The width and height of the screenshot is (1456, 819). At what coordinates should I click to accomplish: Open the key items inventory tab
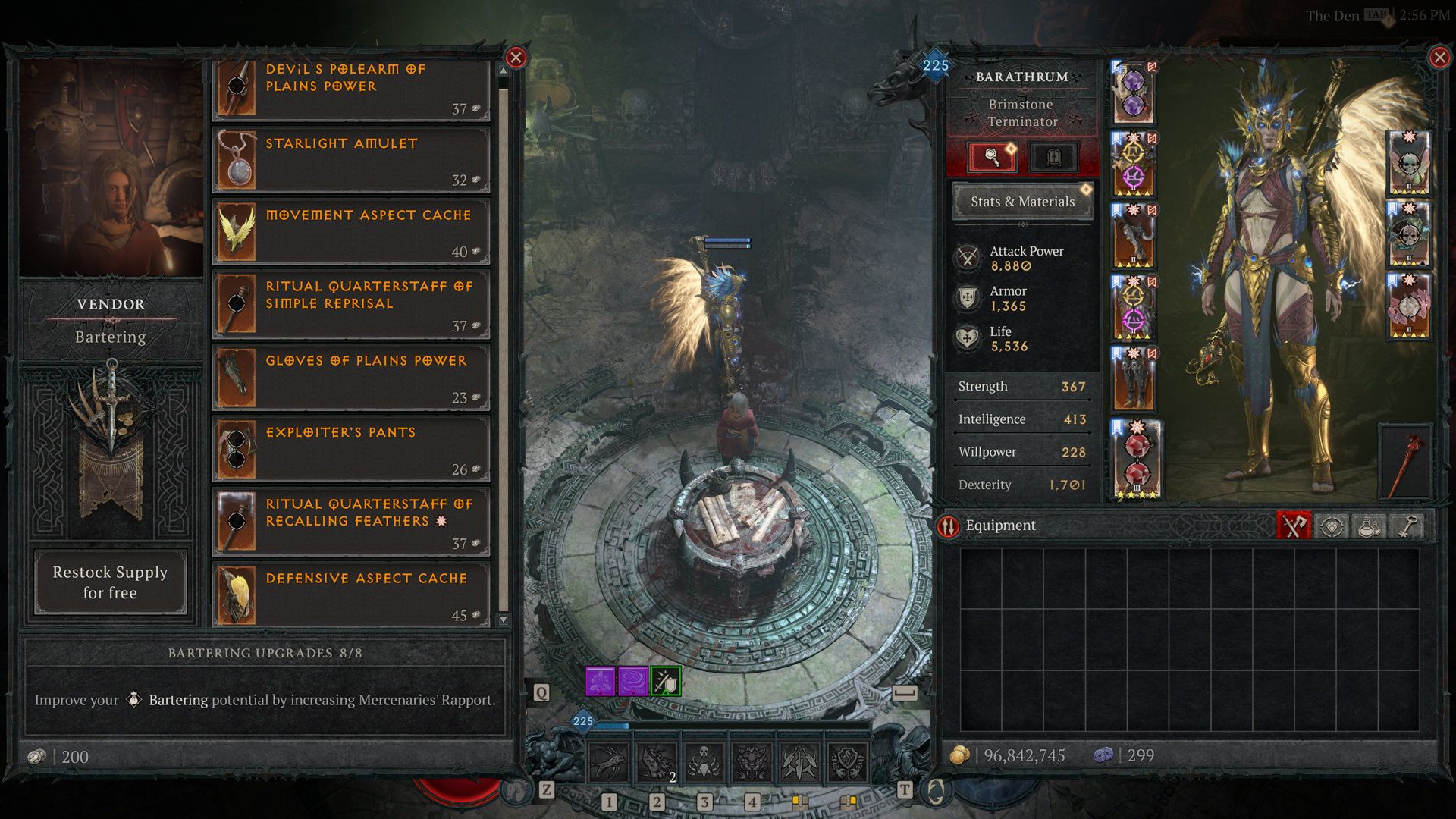[x=1407, y=526]
